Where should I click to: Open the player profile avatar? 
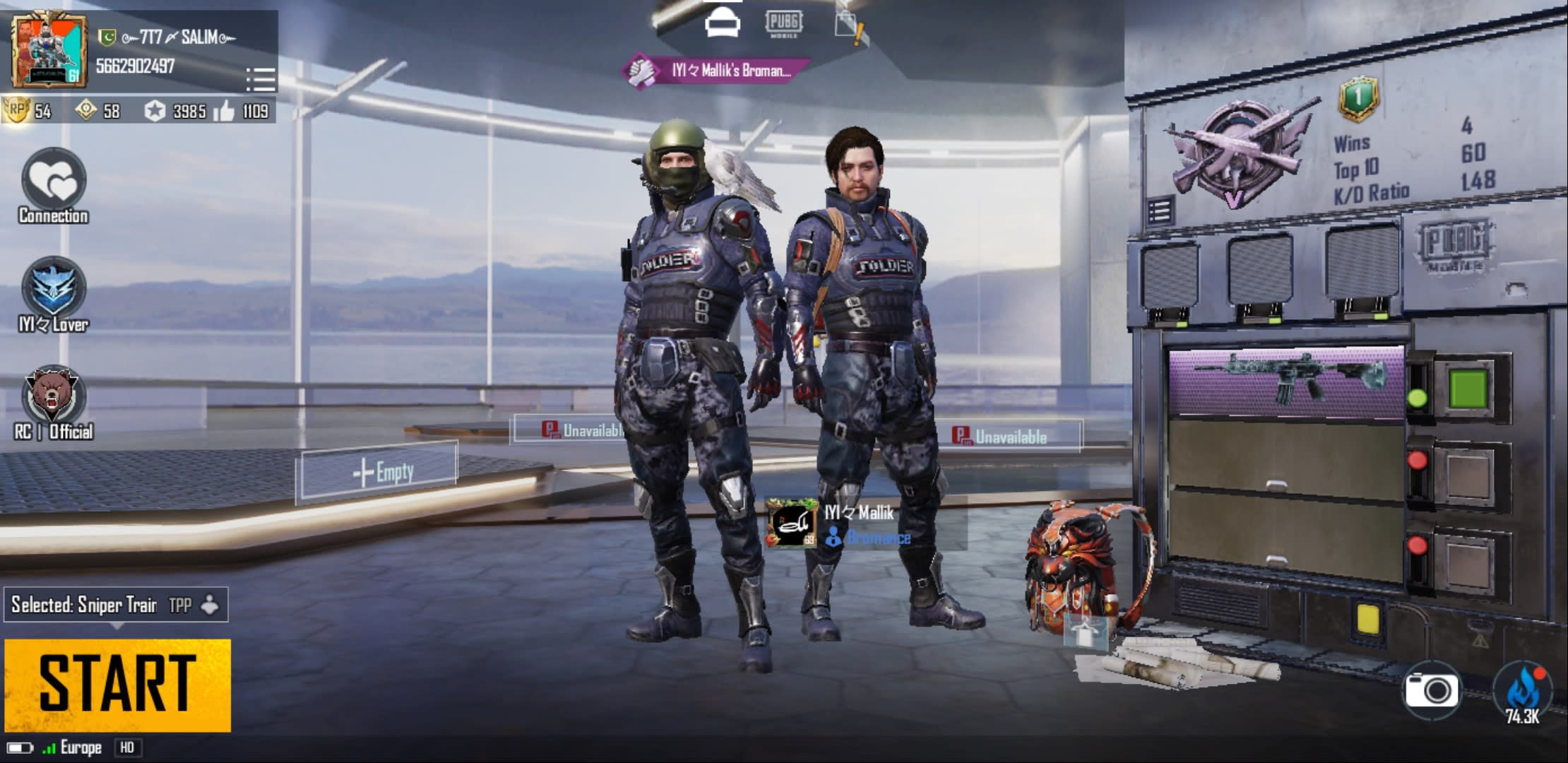(48, 51)
